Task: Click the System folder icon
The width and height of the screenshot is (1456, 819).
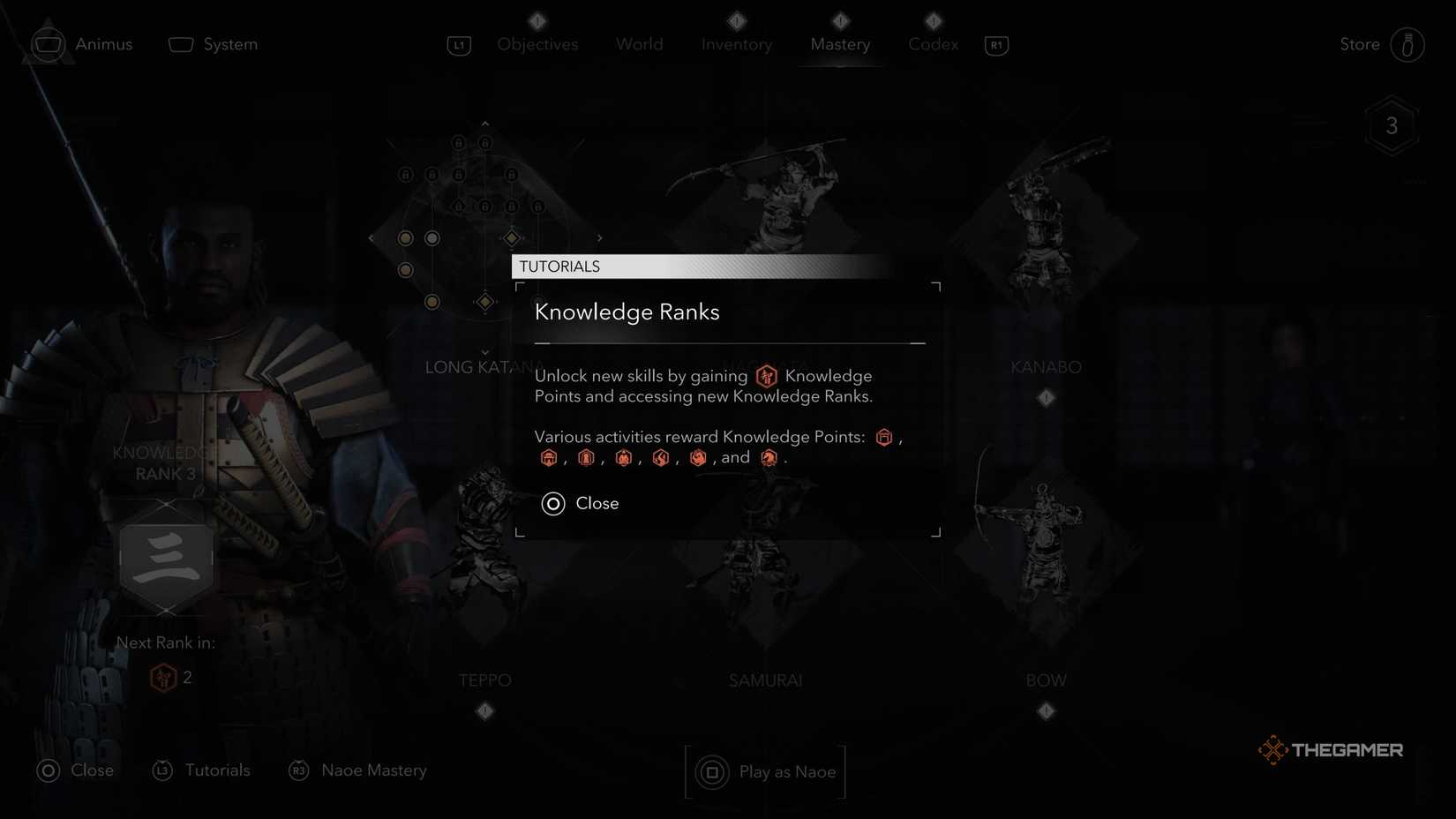Action: tap(181, 42)
